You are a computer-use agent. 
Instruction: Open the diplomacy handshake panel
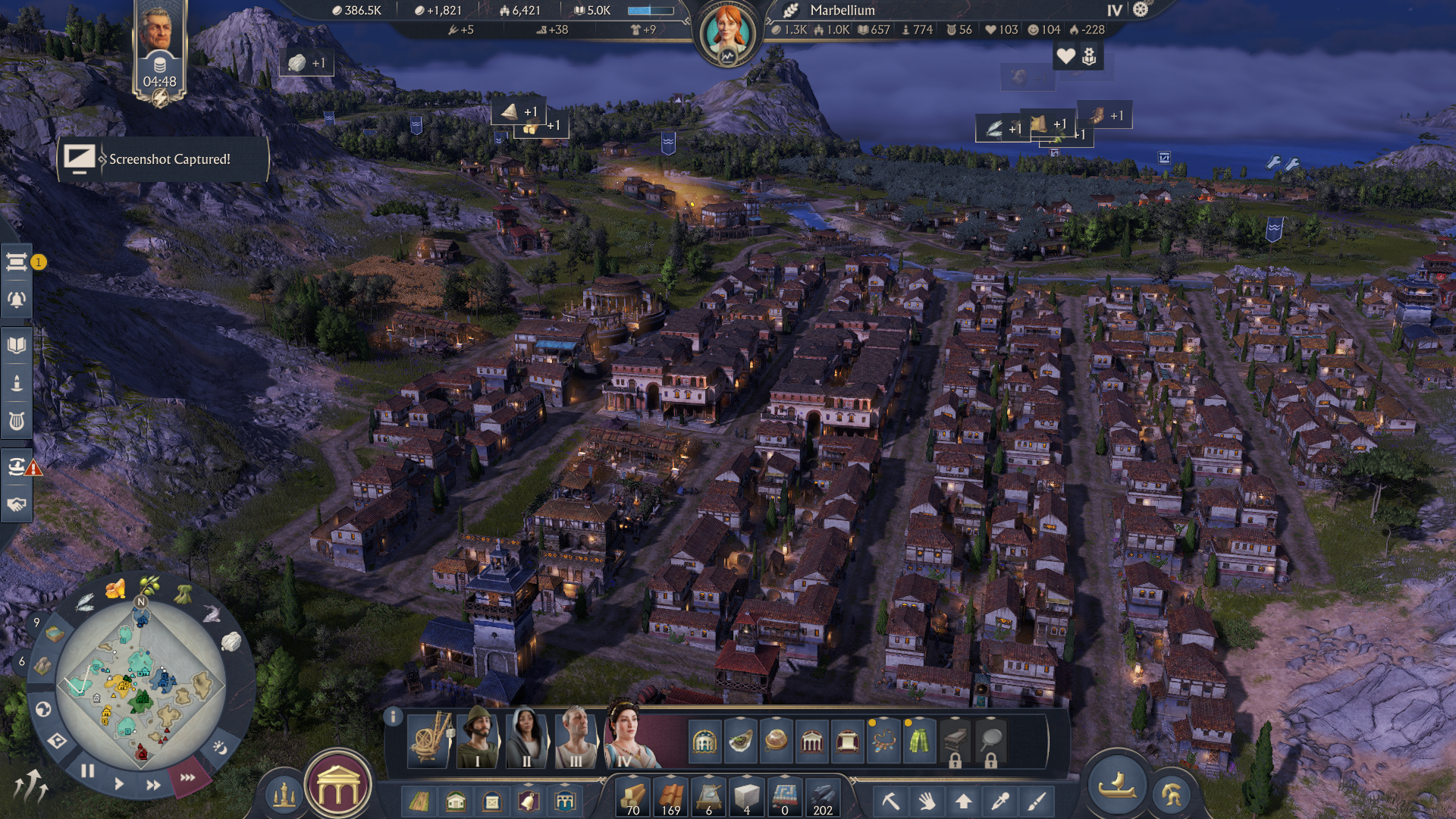click(x=17, y=504)
